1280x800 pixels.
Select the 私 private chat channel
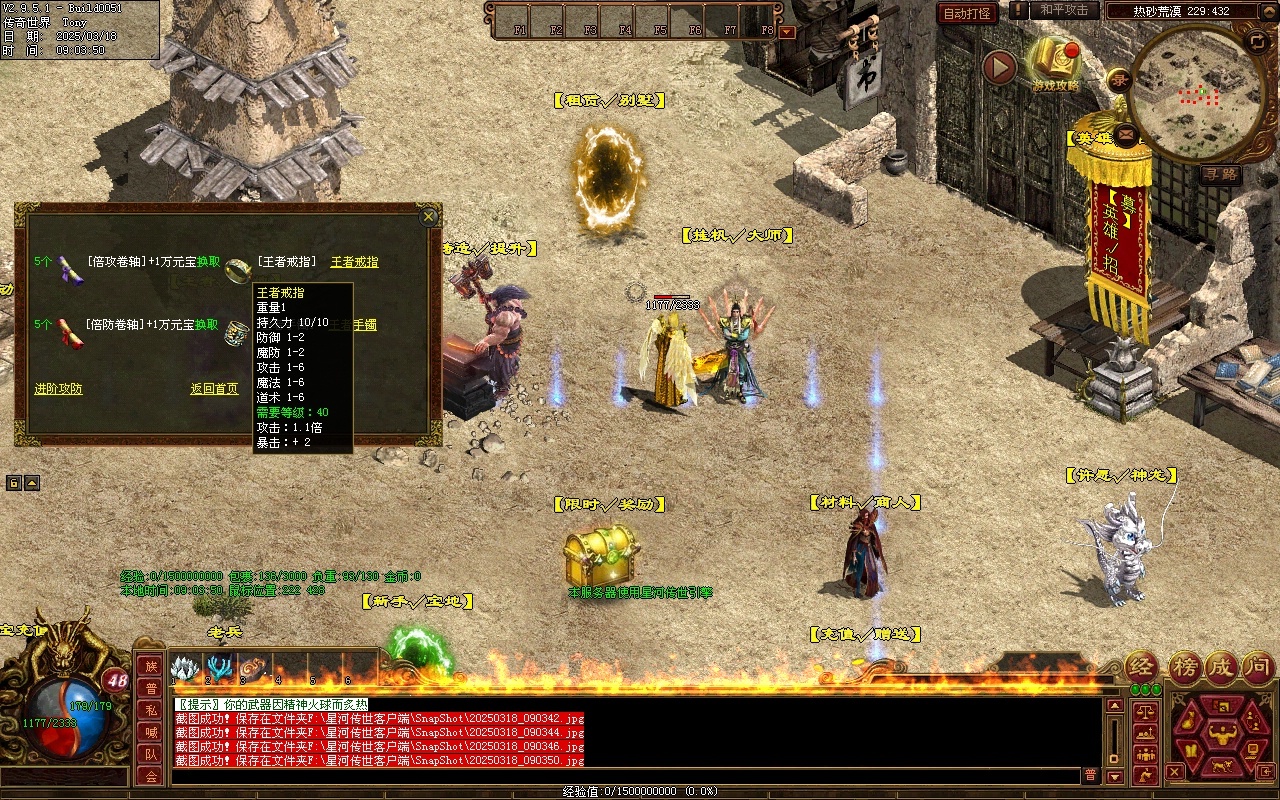click(x=151, y=710)
